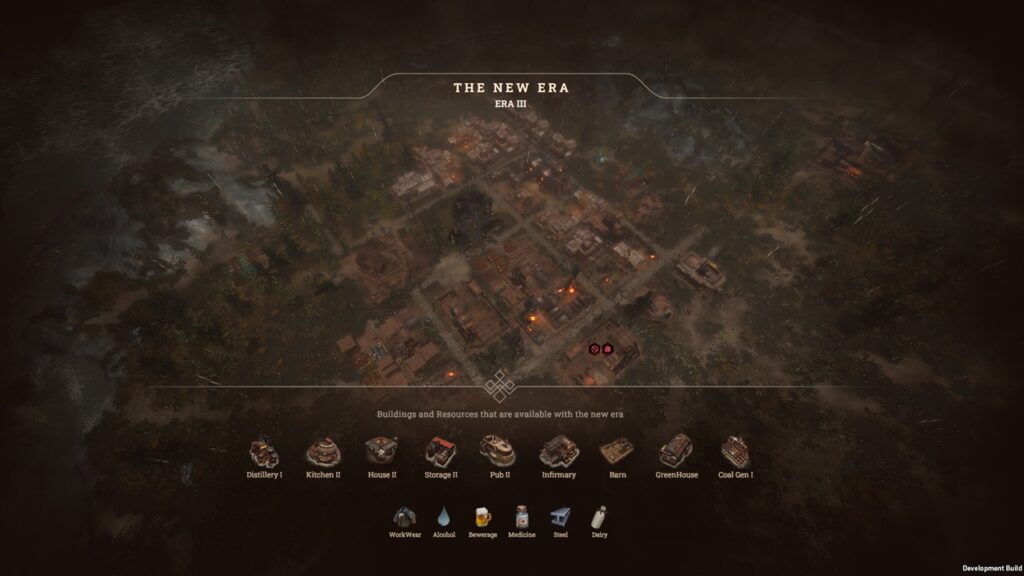Inspect the Infirmary building icon

[x=558, y=452]
